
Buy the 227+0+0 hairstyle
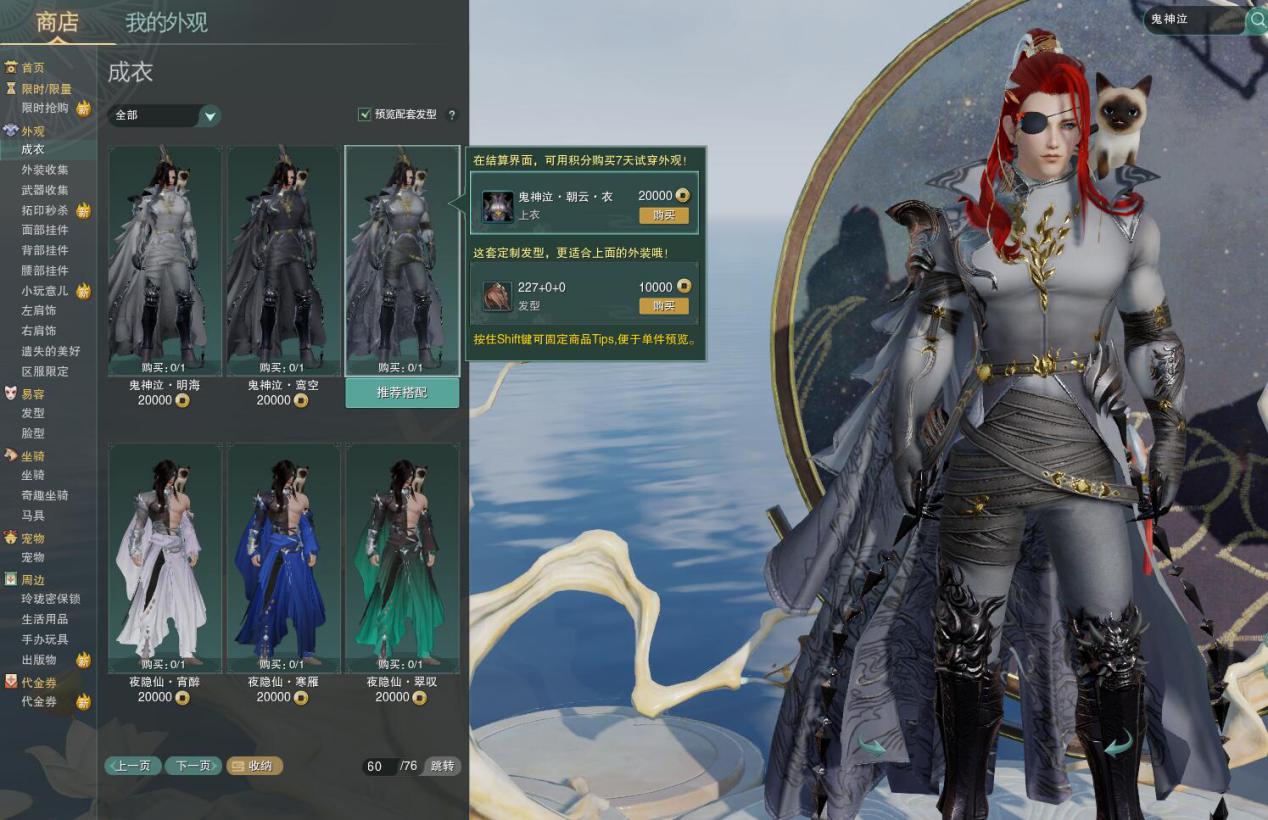664,306
